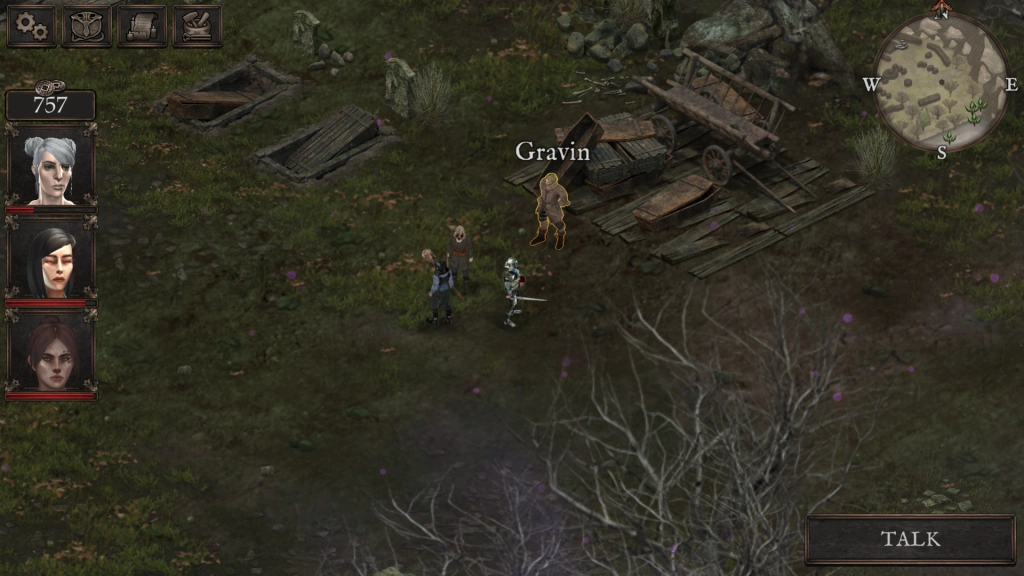Open the shield emblem menu
Screen dimensions: 1024x576
point(87,26)
